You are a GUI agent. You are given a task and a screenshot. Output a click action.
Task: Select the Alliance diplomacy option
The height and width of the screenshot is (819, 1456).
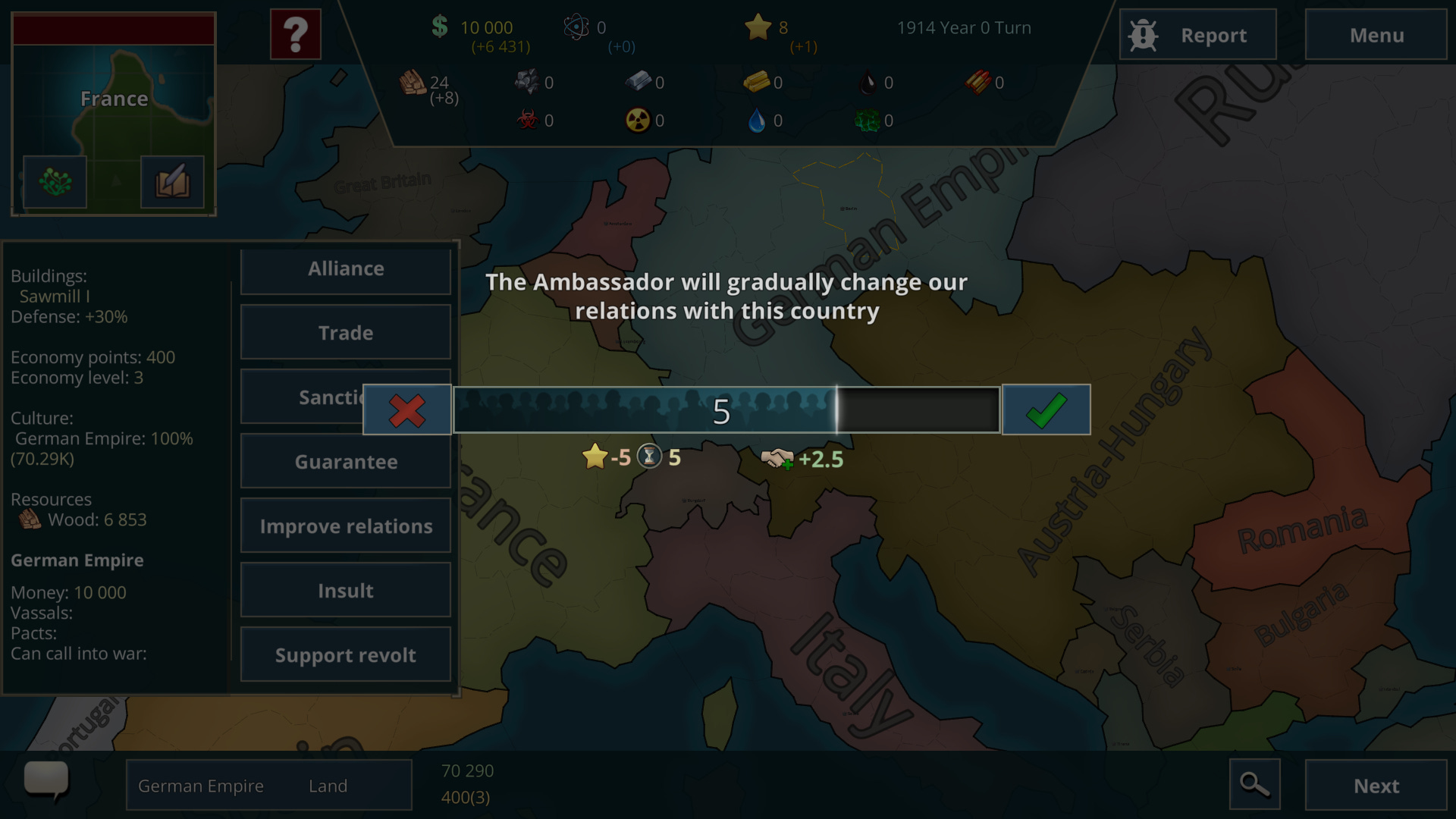345,268
